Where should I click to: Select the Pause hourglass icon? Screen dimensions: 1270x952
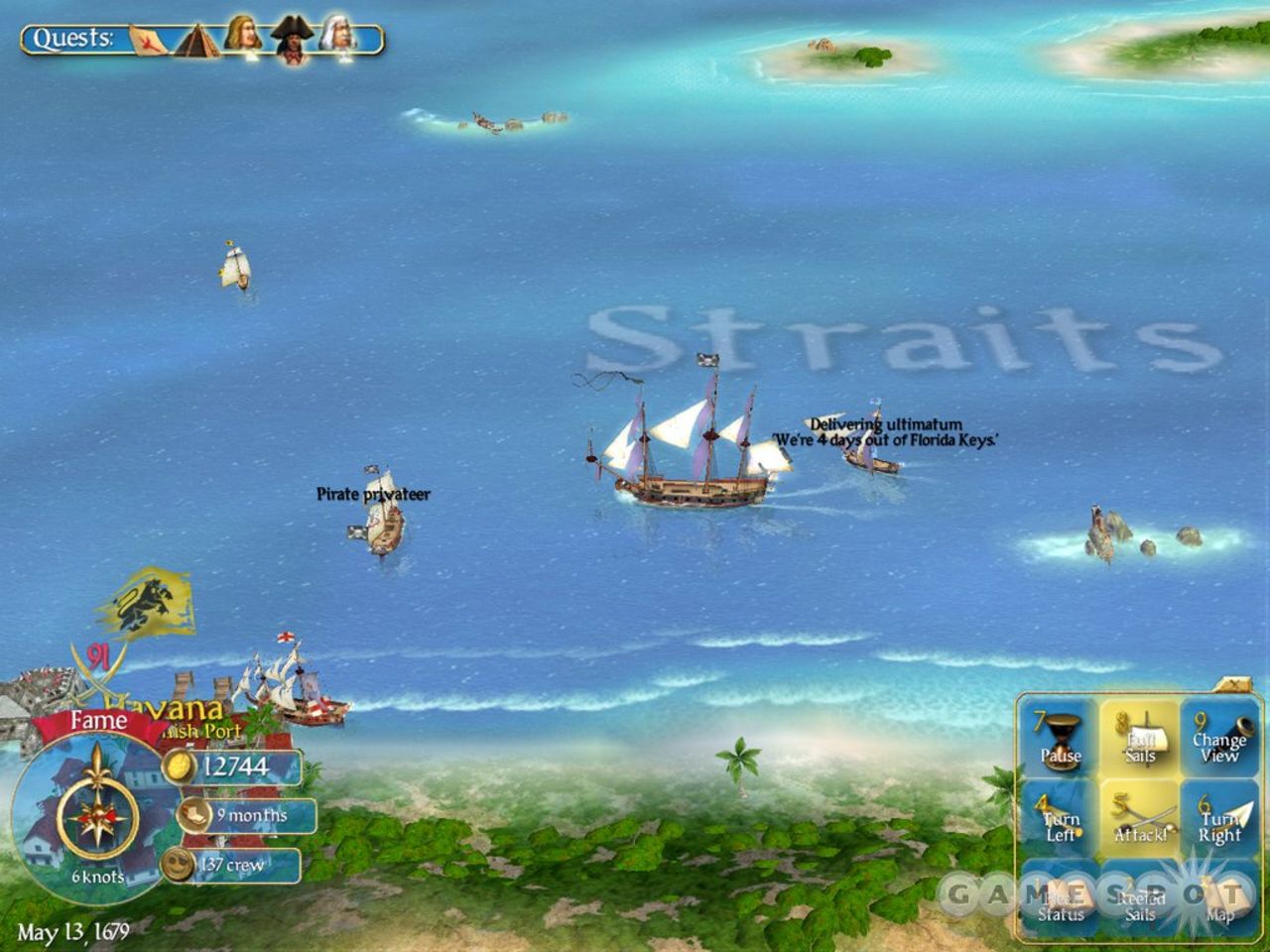[1061, 739]
